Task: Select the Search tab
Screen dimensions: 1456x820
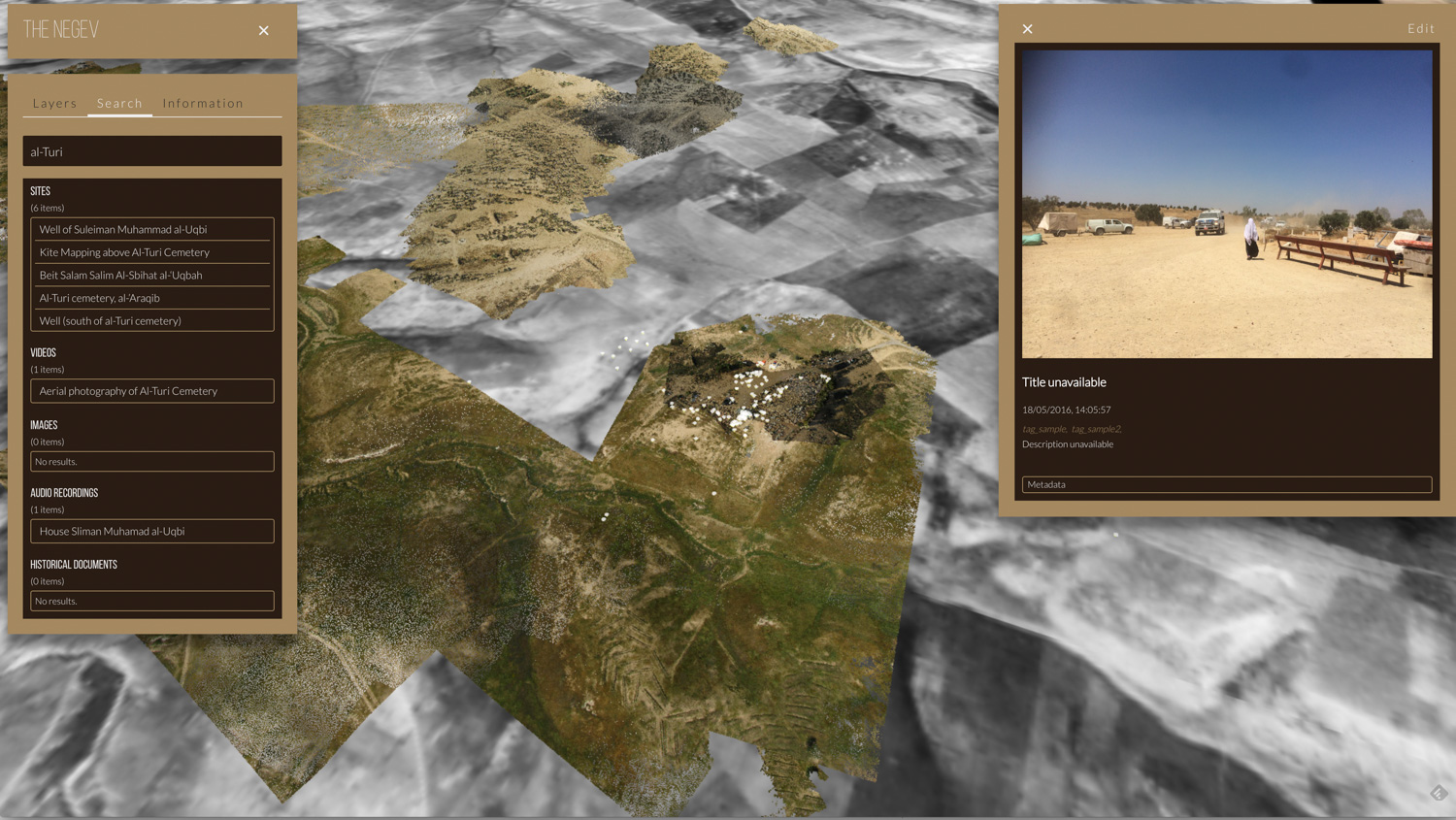Action: (119, 103)
